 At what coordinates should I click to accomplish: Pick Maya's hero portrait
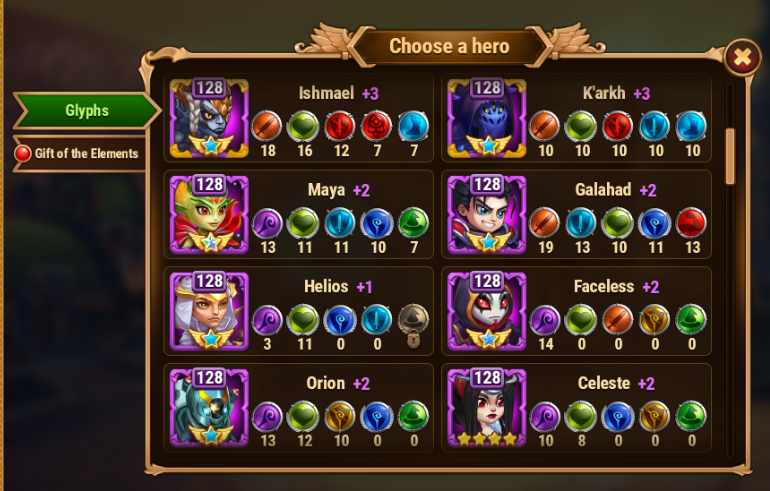[x=209, y=214]
